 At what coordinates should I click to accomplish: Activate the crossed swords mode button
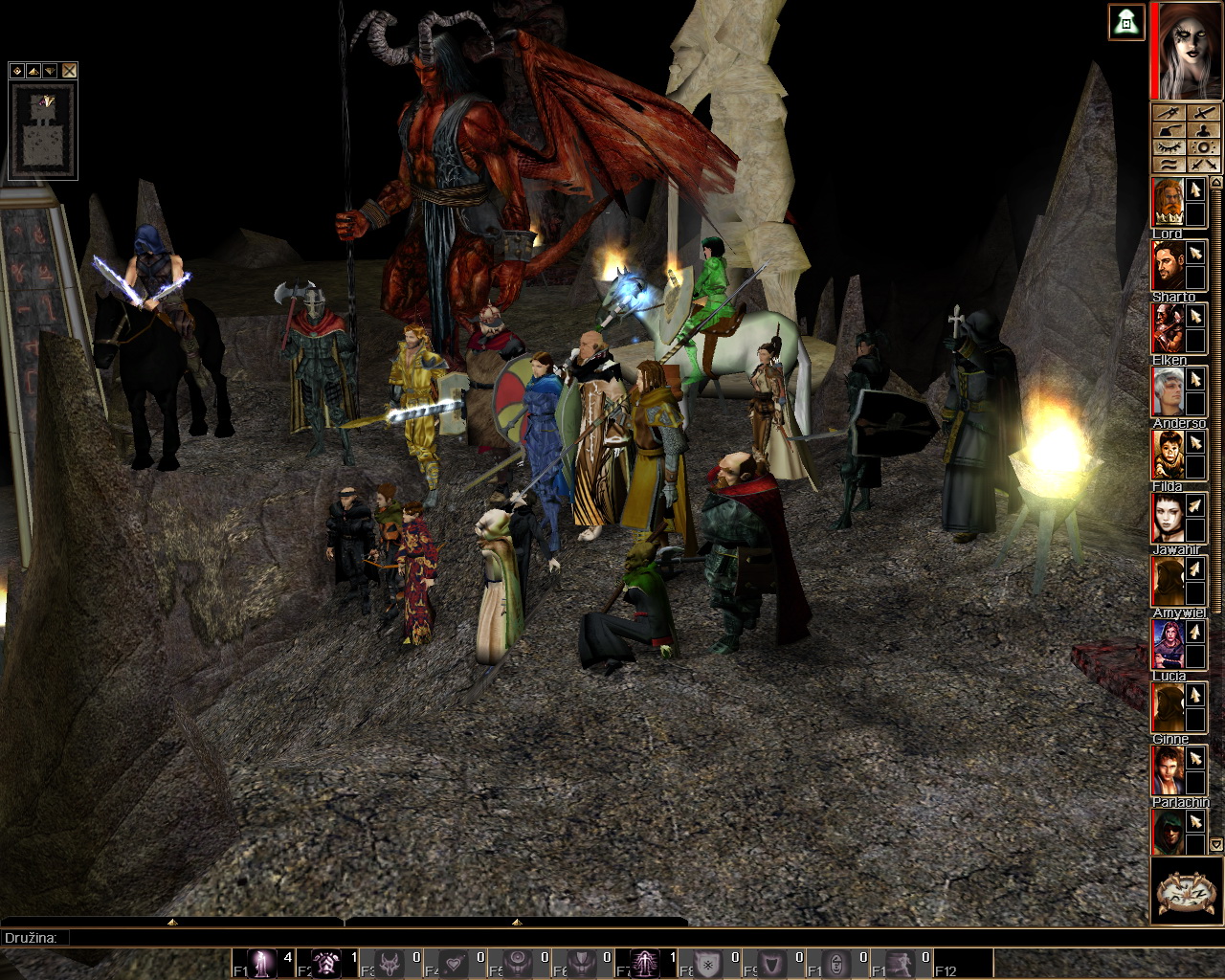(1205, 165)
